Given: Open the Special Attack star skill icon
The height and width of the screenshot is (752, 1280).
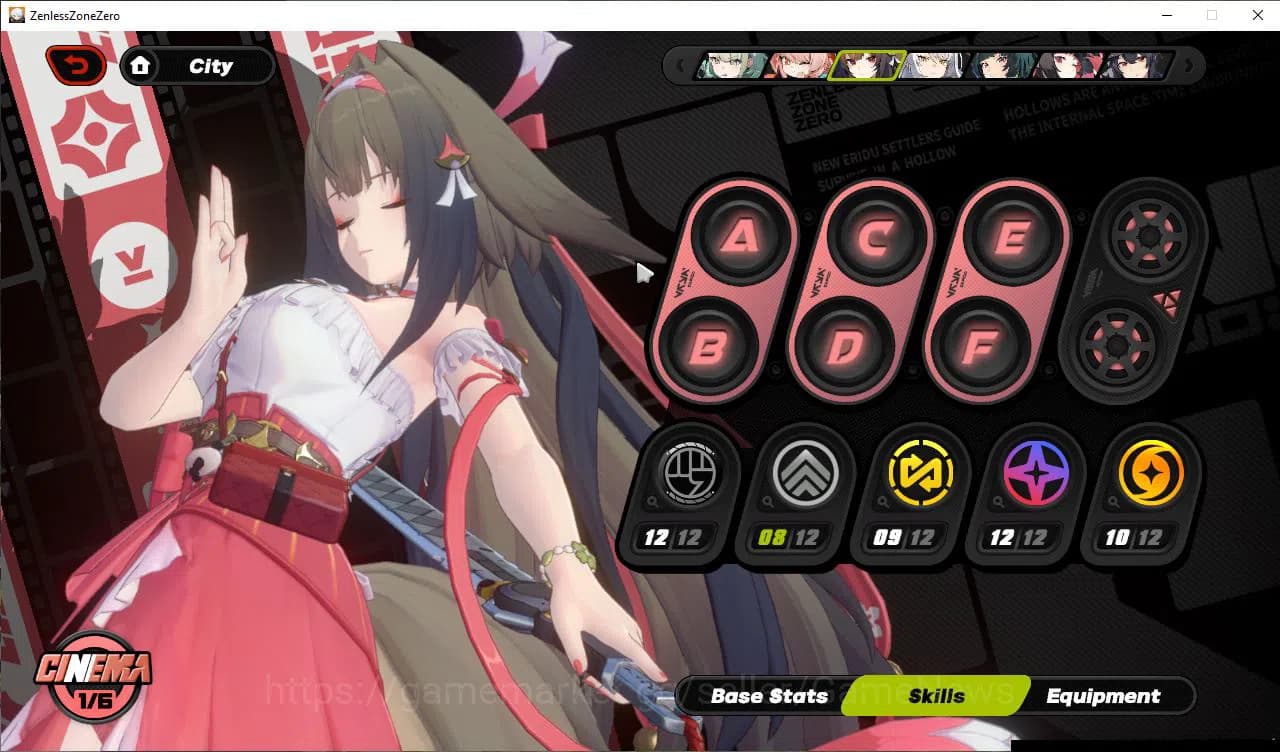Looking at the screenshot, I should 1033,473.
